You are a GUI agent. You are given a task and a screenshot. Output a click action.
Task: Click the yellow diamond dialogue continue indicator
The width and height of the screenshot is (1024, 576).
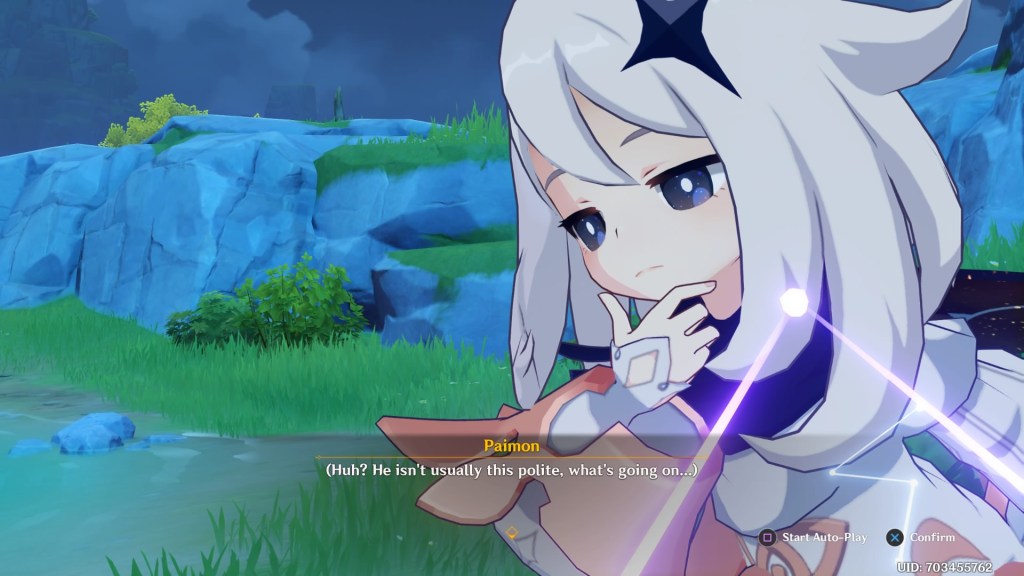[x=512, y=532]
